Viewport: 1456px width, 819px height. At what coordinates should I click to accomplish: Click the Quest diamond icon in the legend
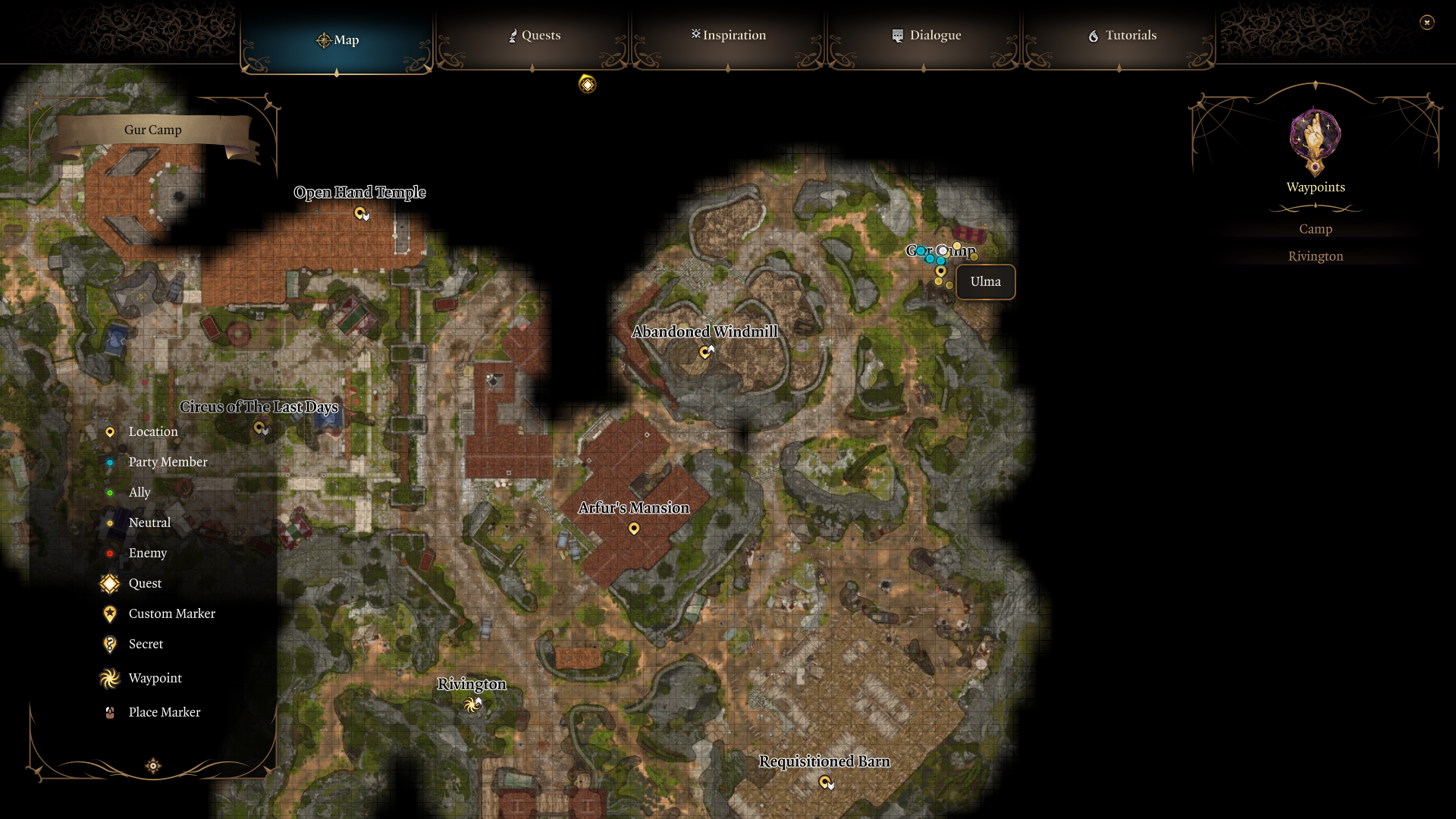point(110,583)
